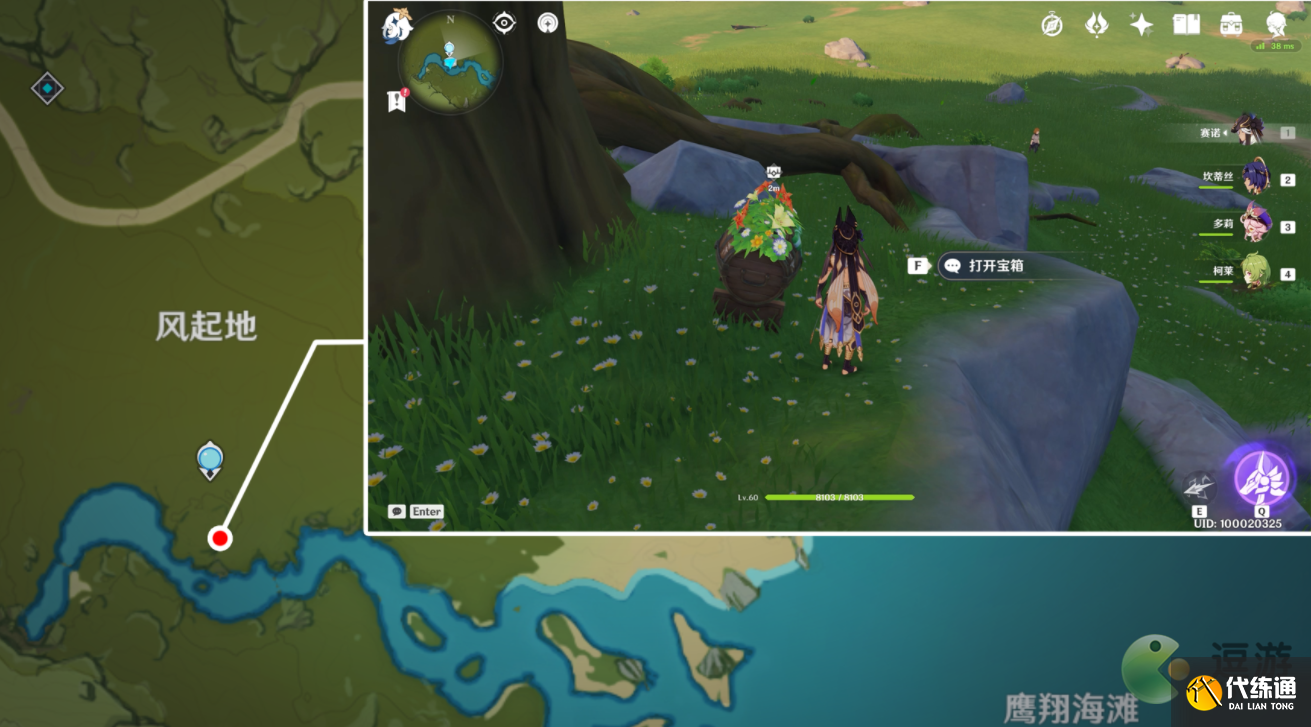Image resolution: width=1311 pixels, height=727 pixels.
Task: Open the adventurer handbook book icon
Action: coord(1186,25)
